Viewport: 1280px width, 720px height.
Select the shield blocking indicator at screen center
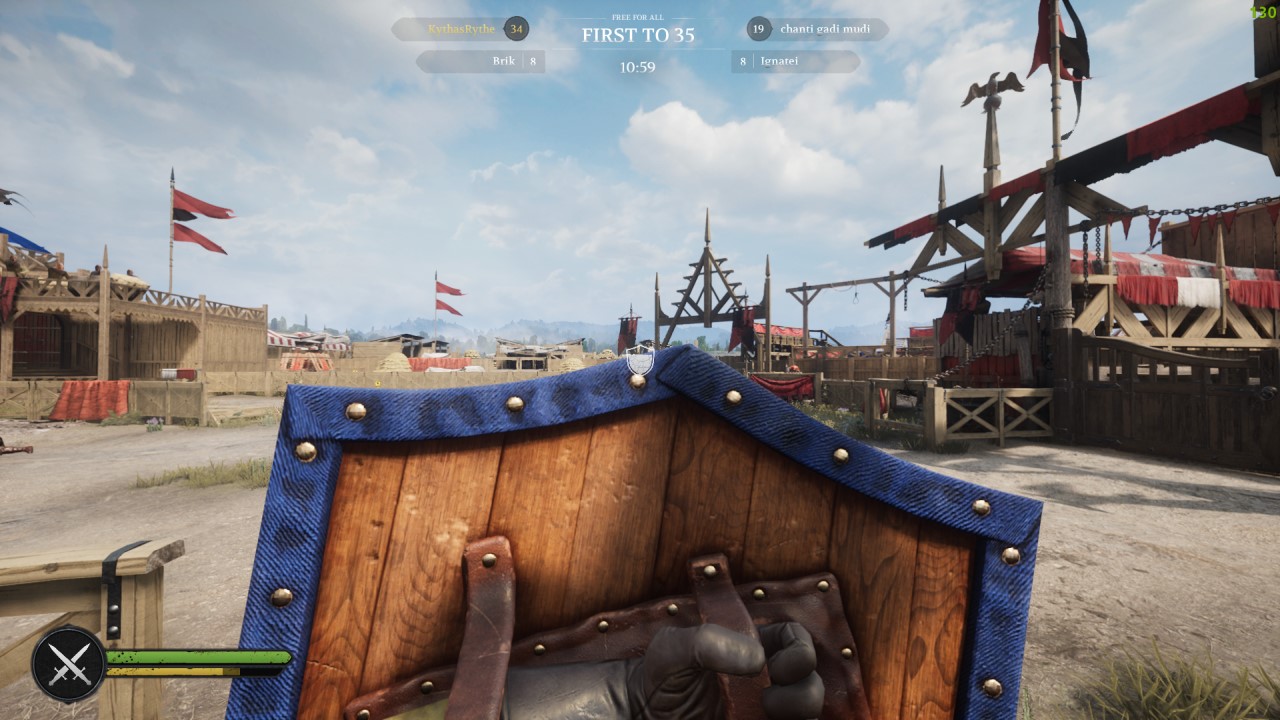(639, 360)
